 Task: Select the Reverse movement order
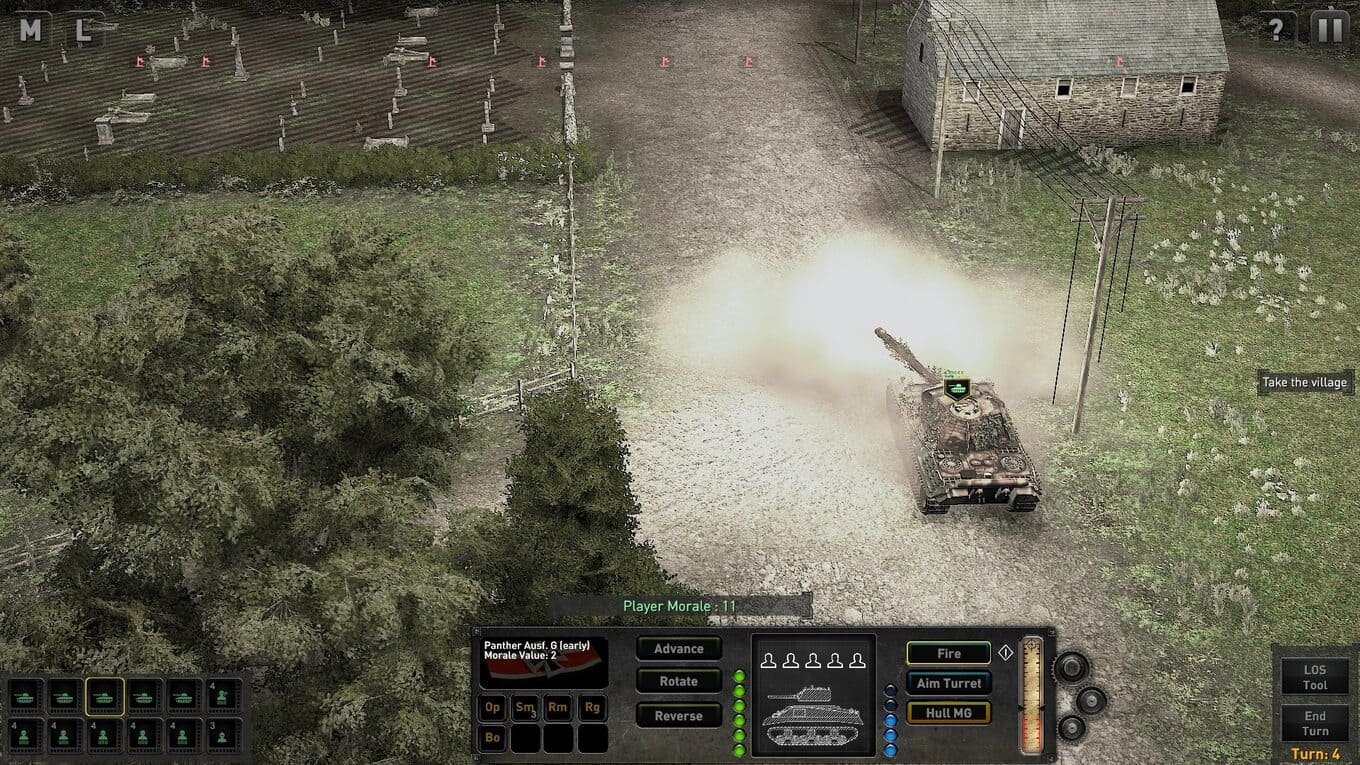pyautogui.click(x=679, y=716)
